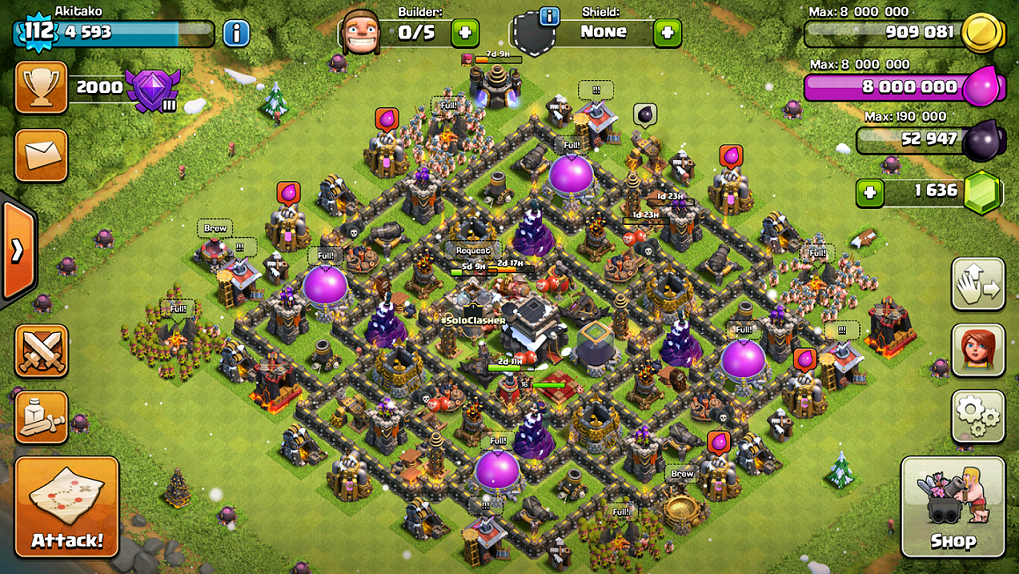Add more gems with the green plus
This screenshot has height=574, width=1019.
870,191
